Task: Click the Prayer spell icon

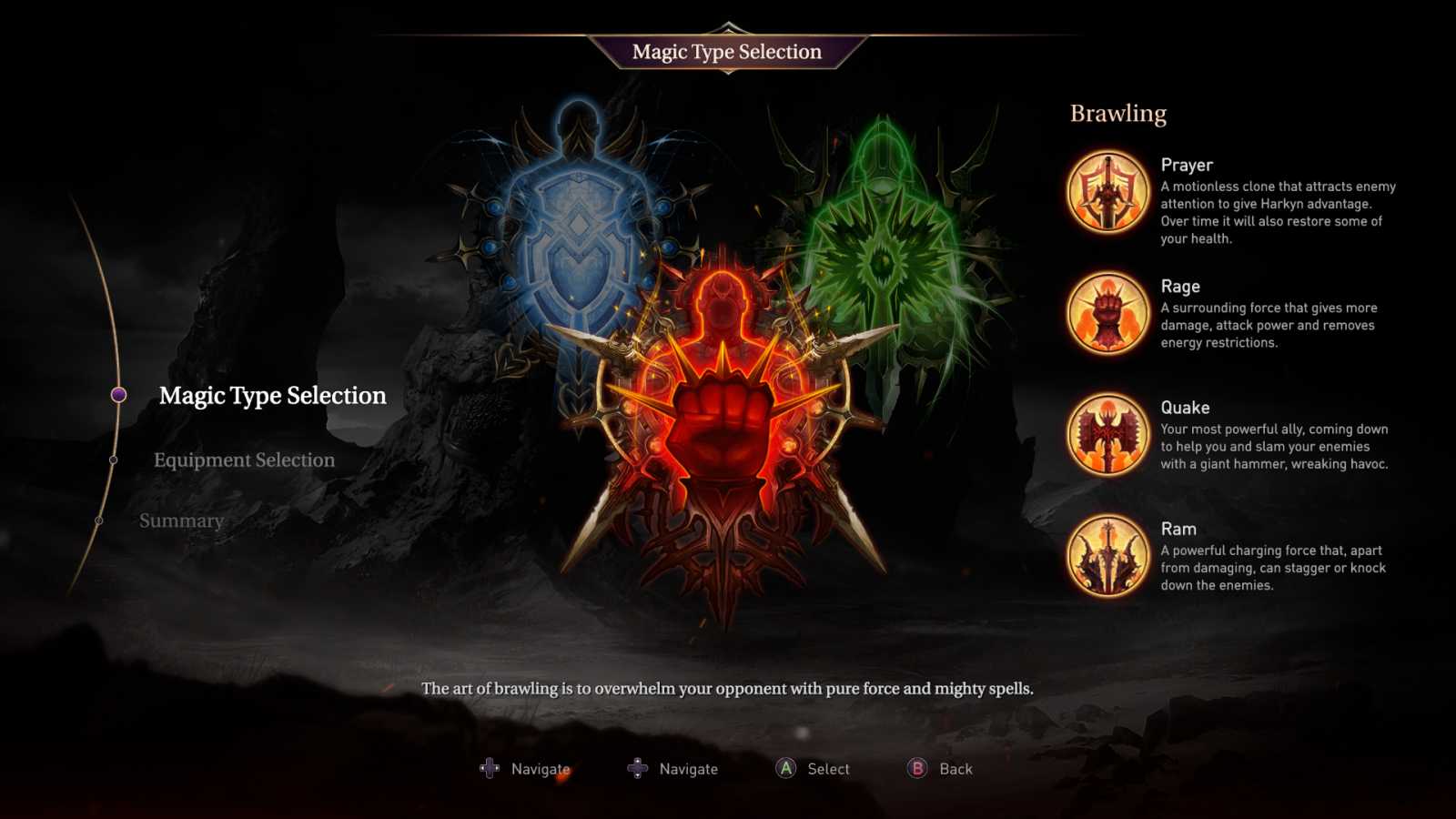Action: coord(1107,191)
